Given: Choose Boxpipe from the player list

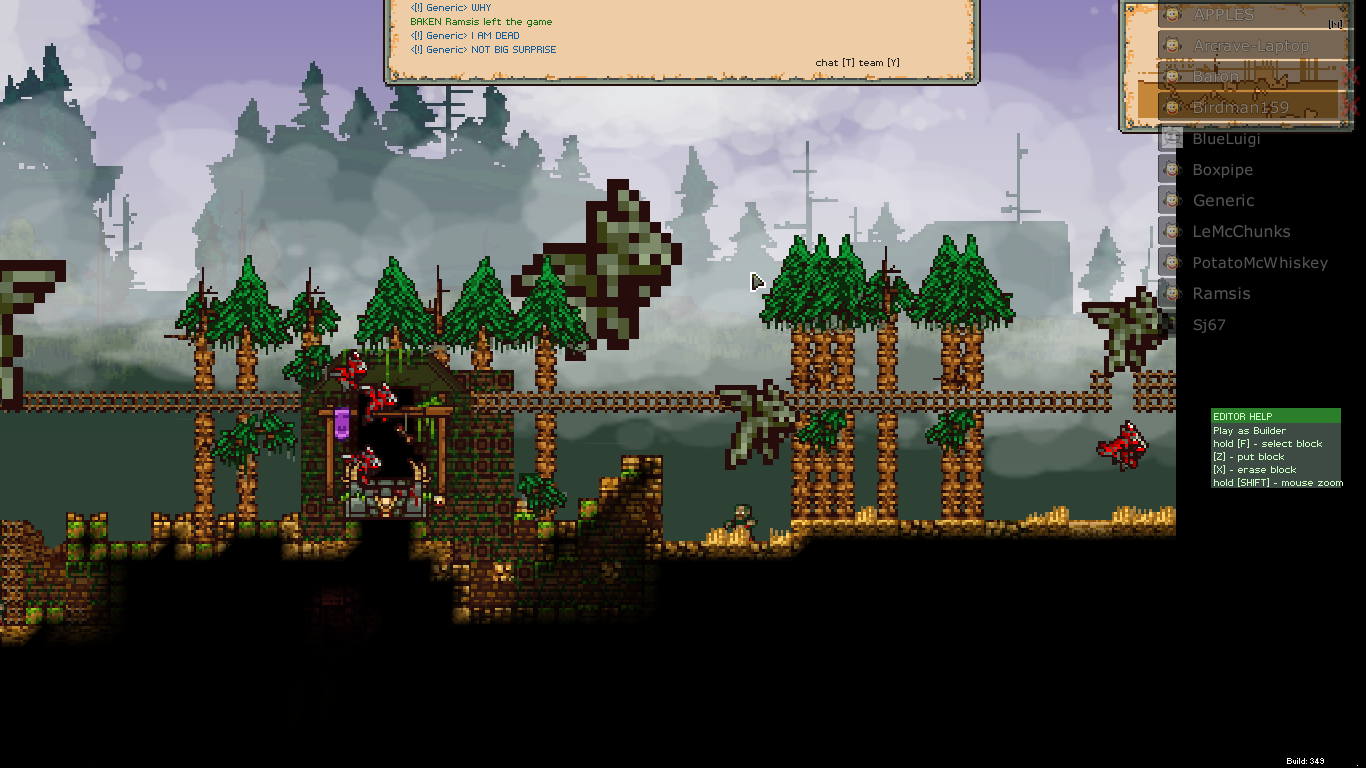Looking at the screenshot, I should tap(1222, 170).
